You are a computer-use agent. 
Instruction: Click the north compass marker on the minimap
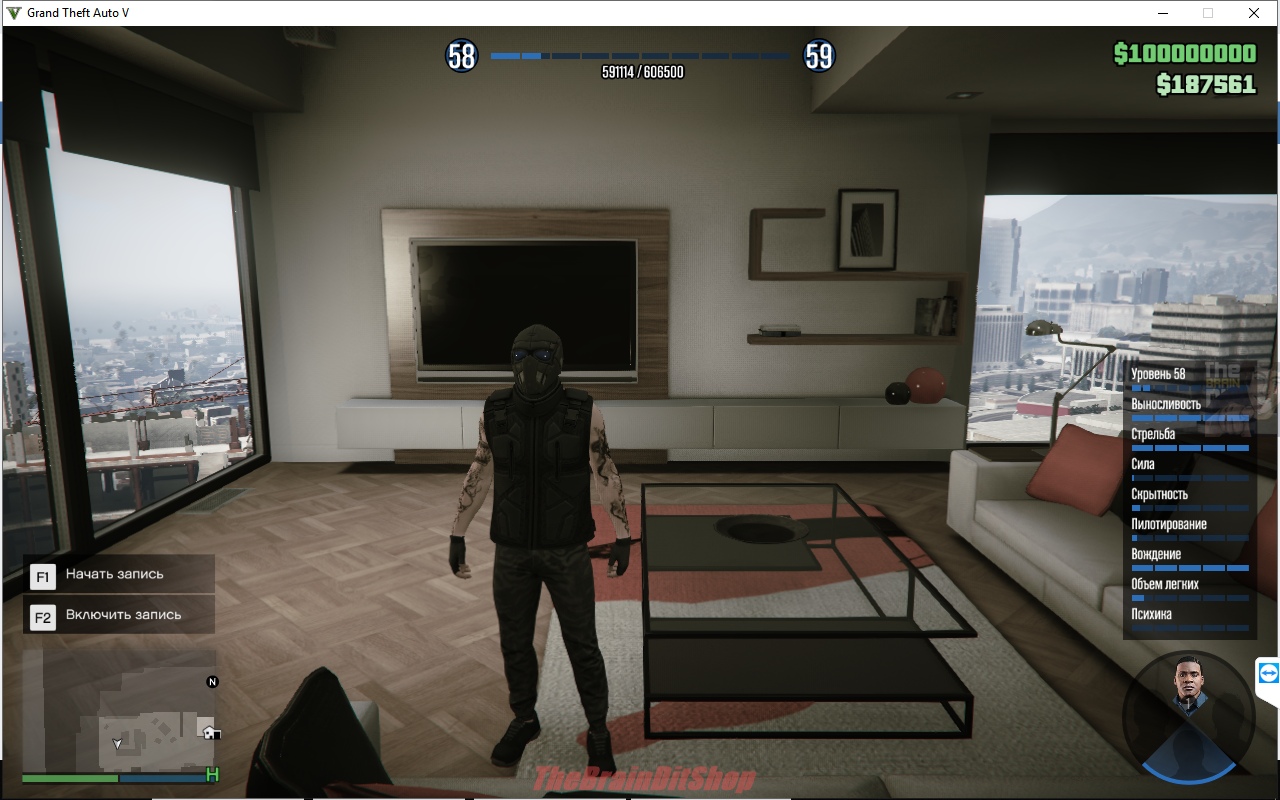(x=212, y=682)
